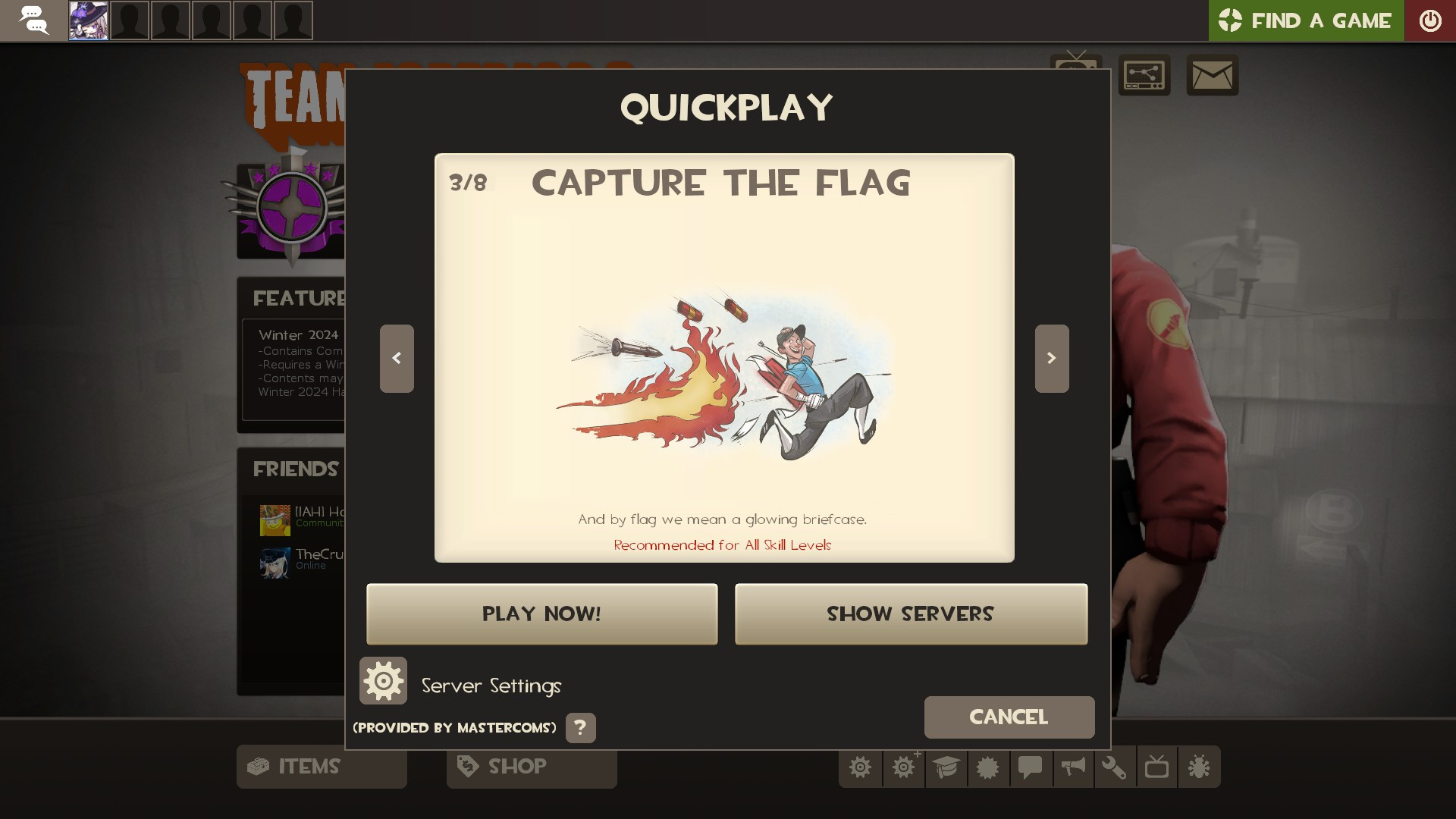Go back a game mode with left arrow

point(397,358)
